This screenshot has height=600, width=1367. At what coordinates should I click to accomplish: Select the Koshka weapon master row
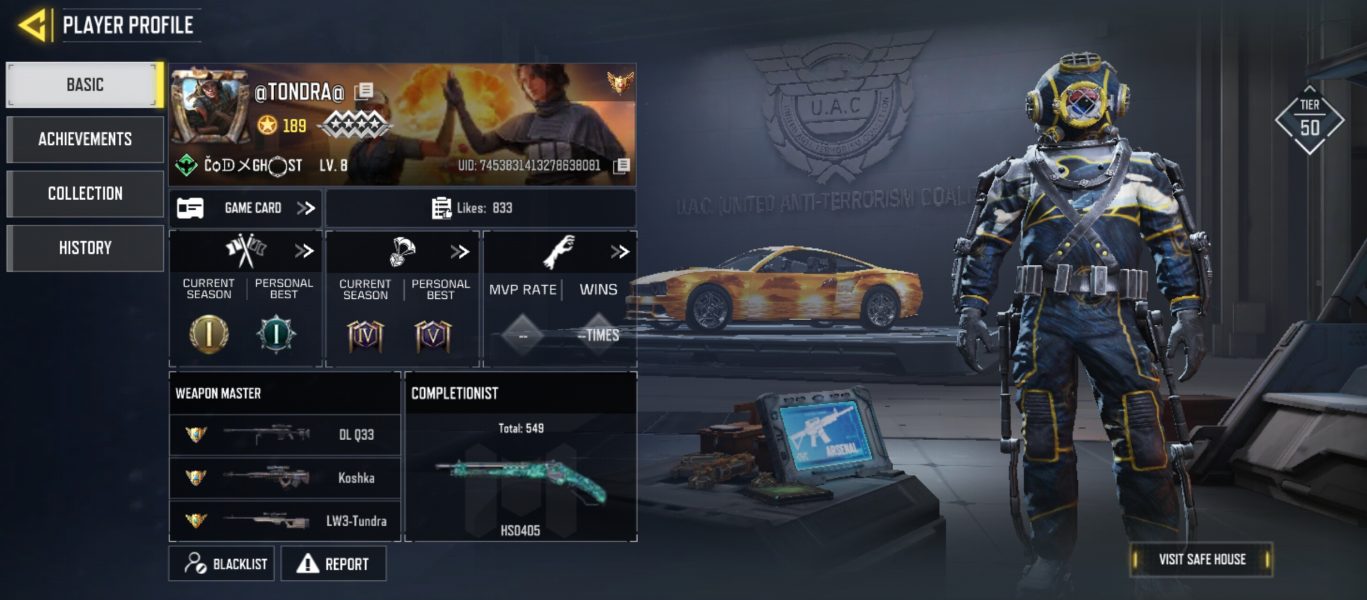pyautogui.click(x=284, y=478)
